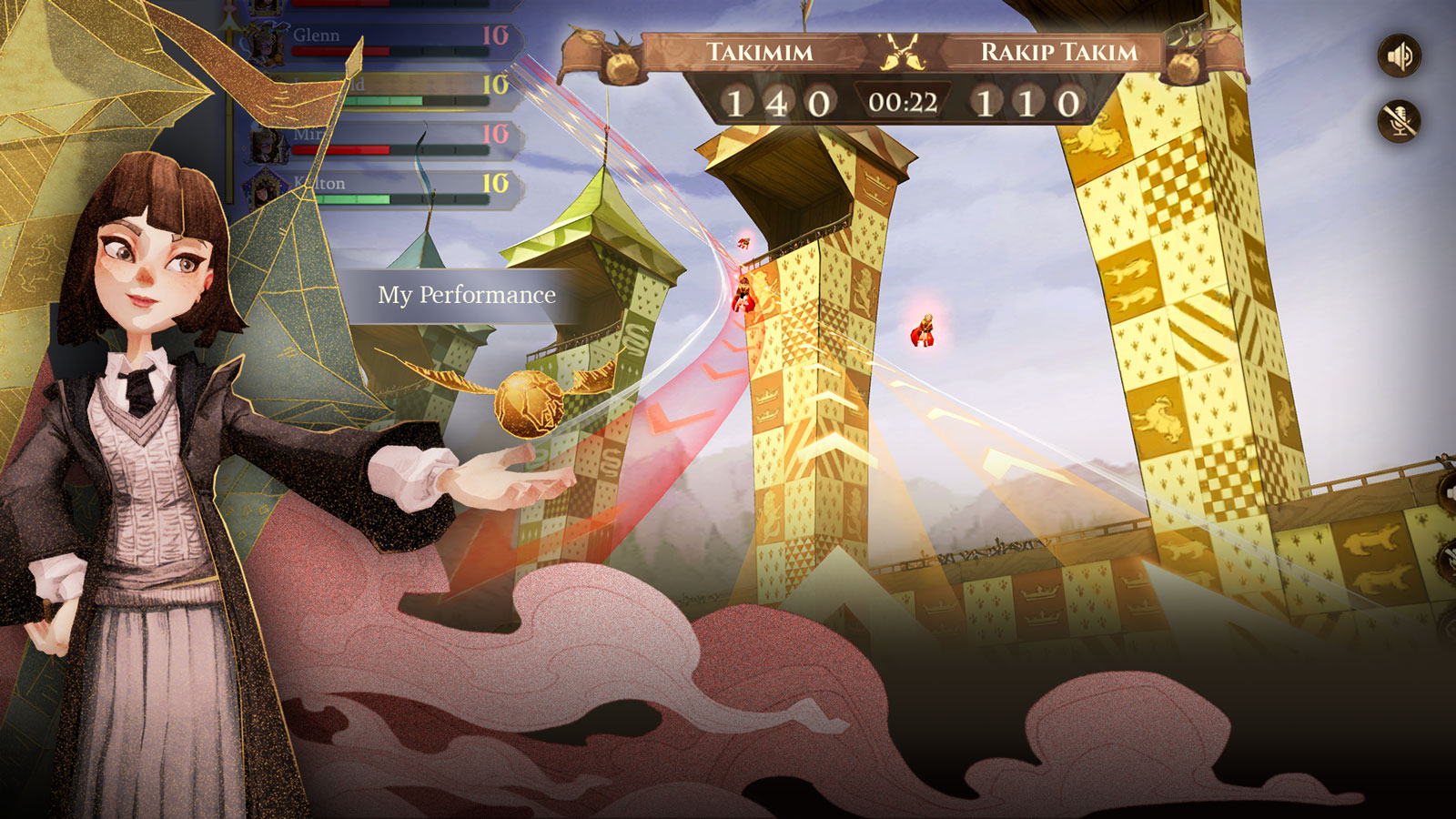Select Kelton's player row
1456x819 pixels.
391,187
